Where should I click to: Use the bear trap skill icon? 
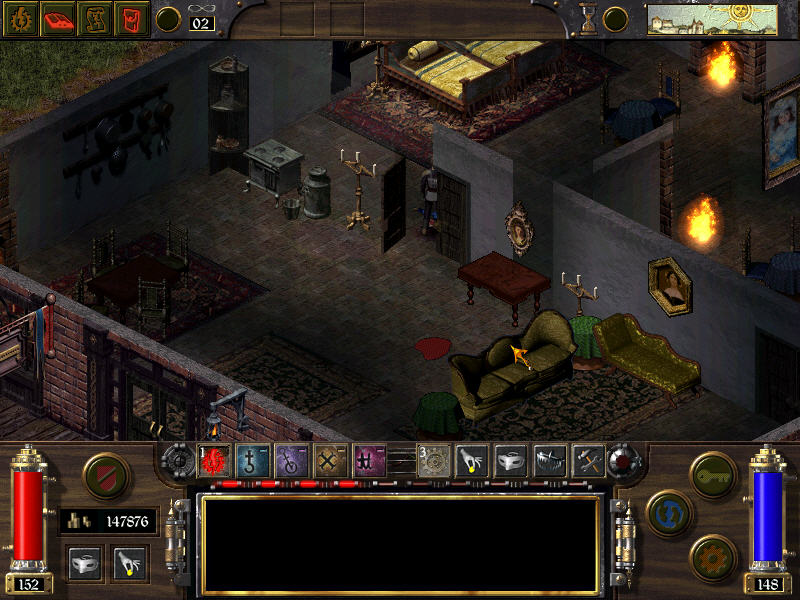550,461
